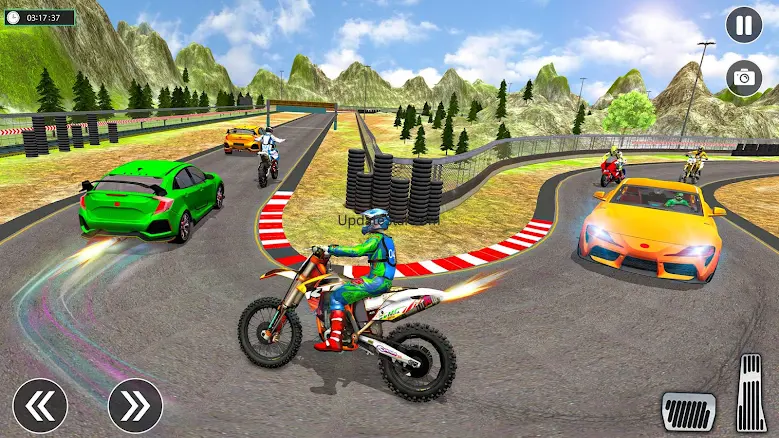The height and width of the screenshot is (438, 779).
Task: Switch view using the camera button
Action: click(x=743, y=77)
